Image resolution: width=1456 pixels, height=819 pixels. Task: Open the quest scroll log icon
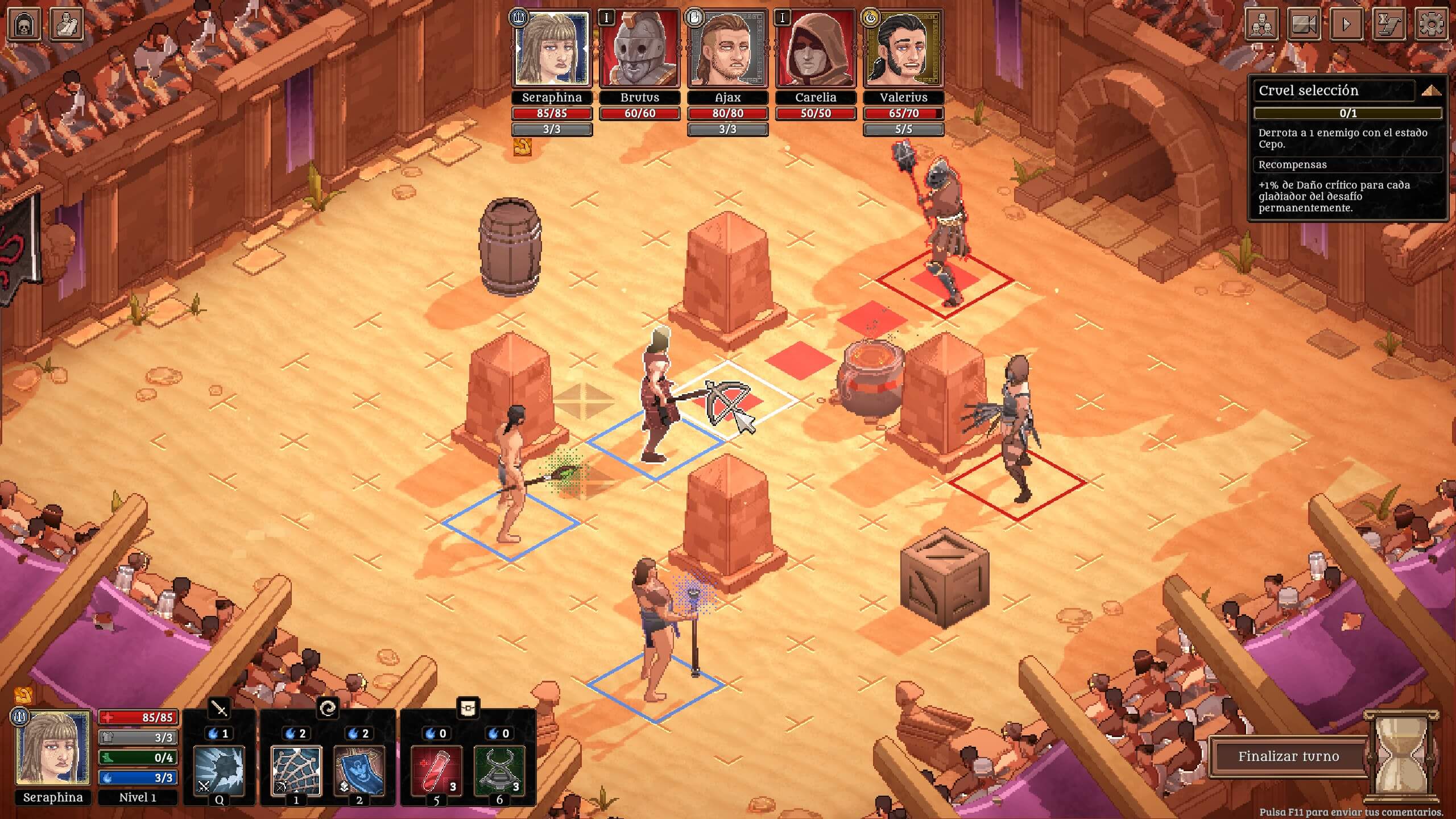pos(1390,24)
